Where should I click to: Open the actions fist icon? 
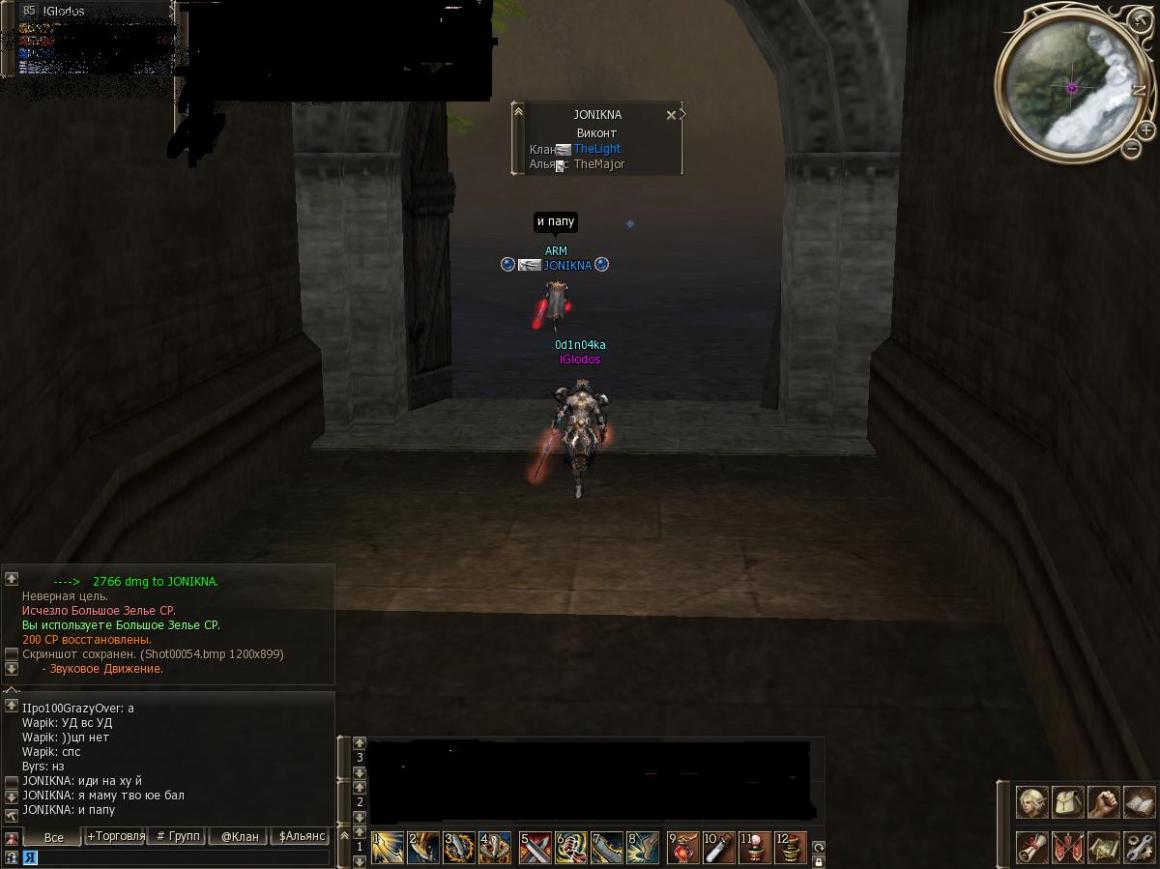pyautogui.click(x=1103, y=801)
